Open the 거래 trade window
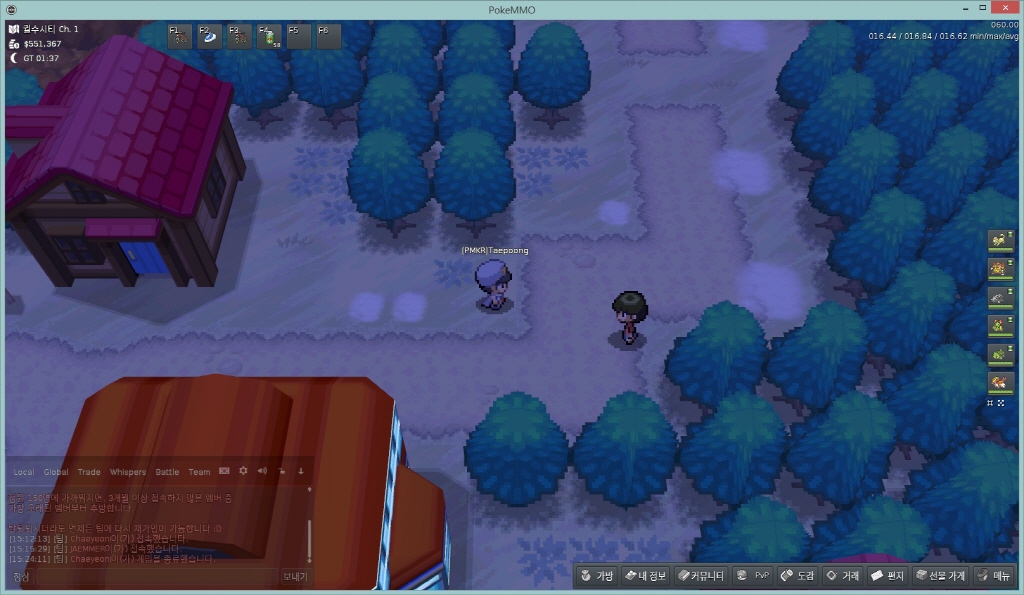The image size is (1024, 595). point(842,576)
